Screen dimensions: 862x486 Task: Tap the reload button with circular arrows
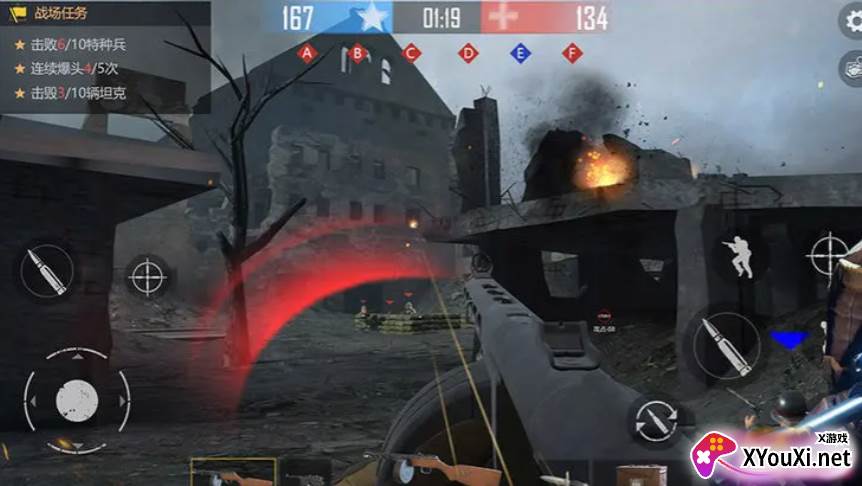(656, 417)
